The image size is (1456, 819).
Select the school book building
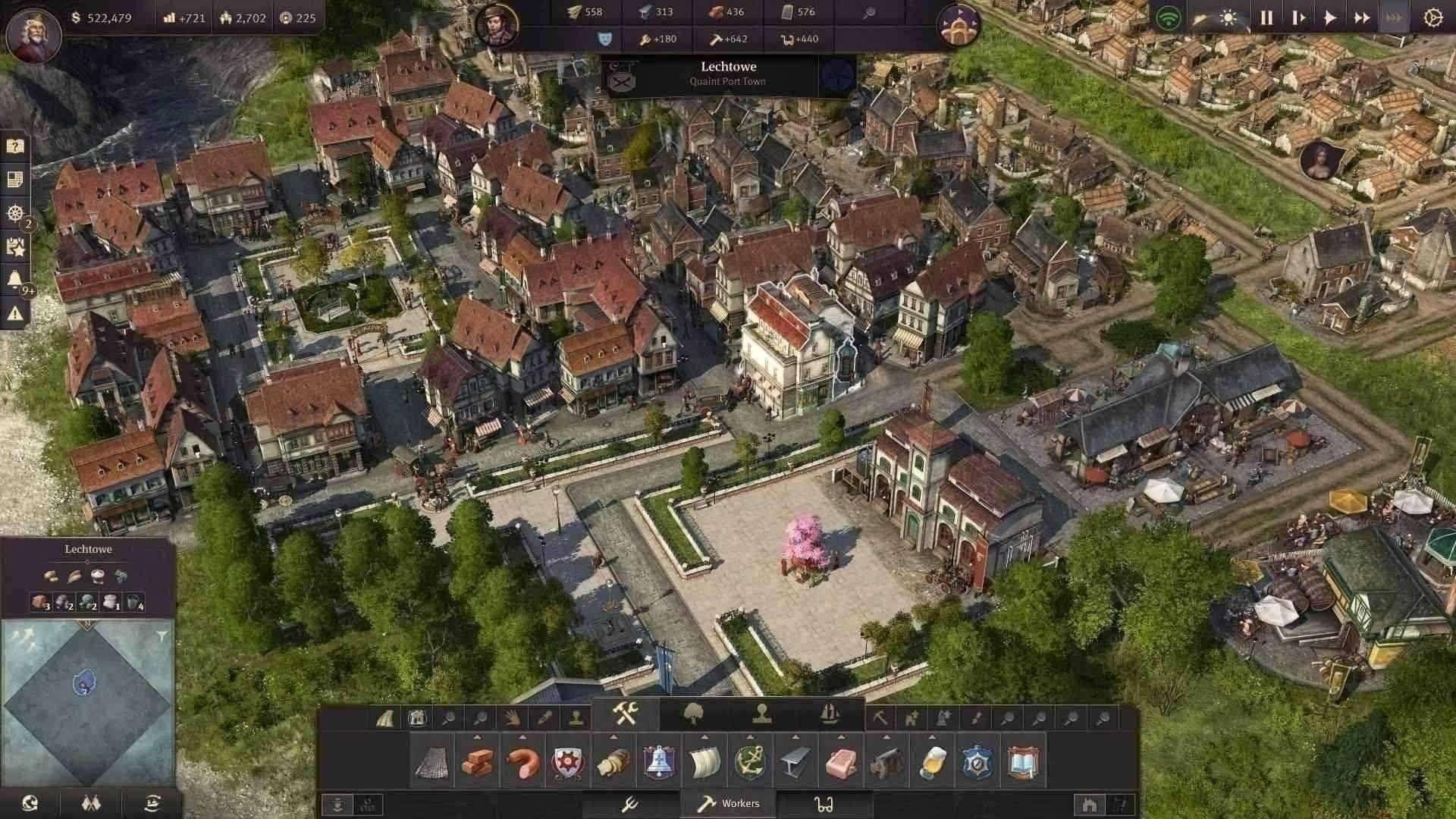point(1023,762)
